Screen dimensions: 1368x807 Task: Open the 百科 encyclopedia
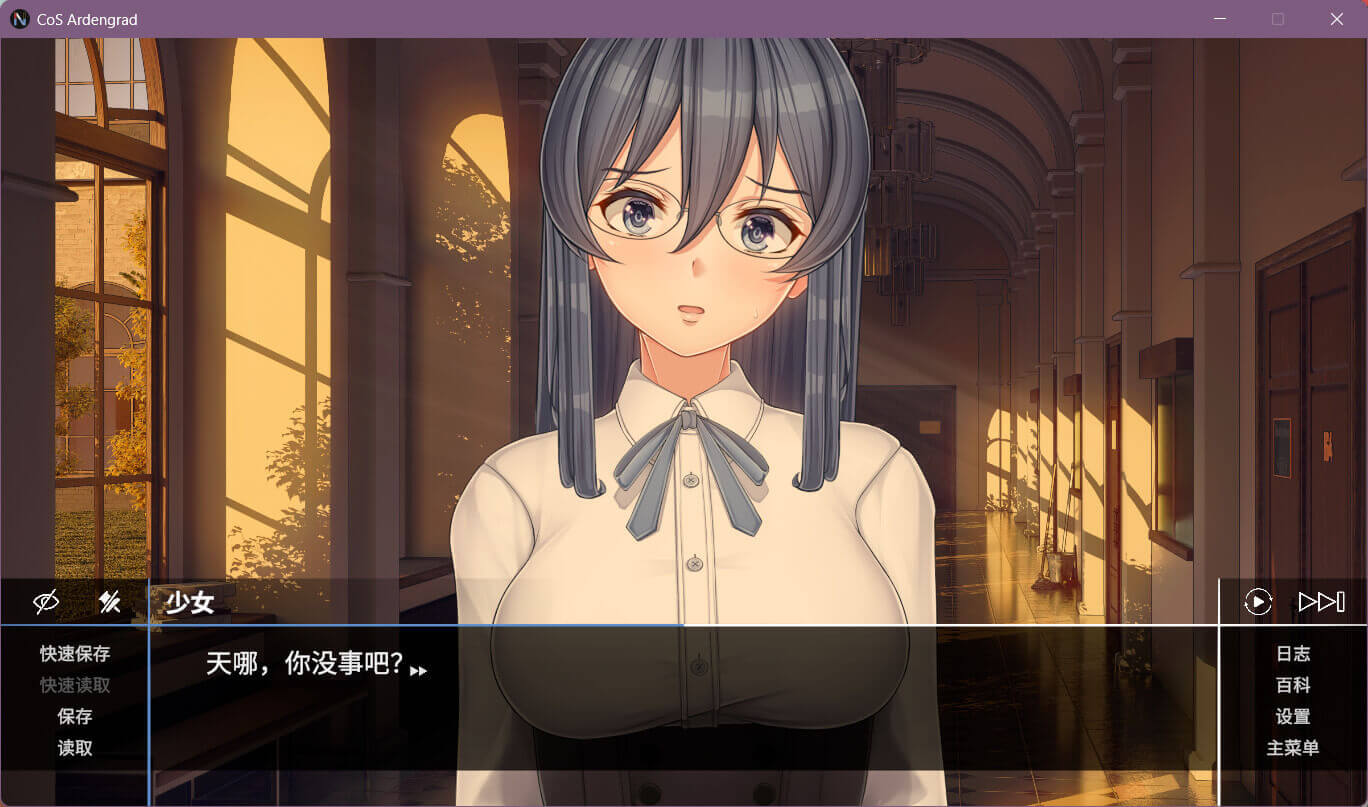[x=1293, y=686]
